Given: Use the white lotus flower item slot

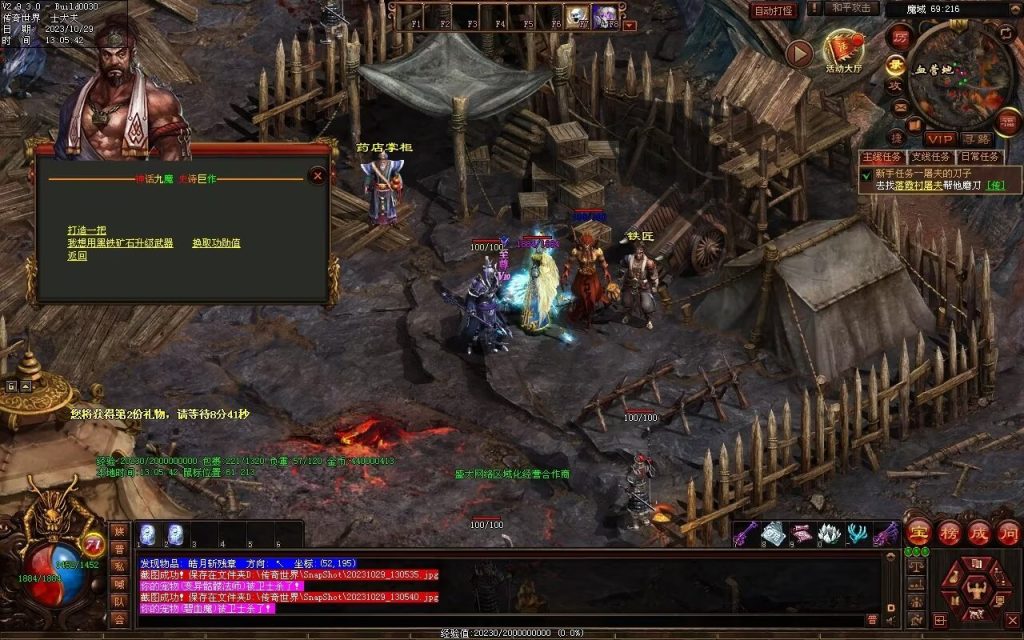Looking at the screenshot, I should (x=830, y=534).
